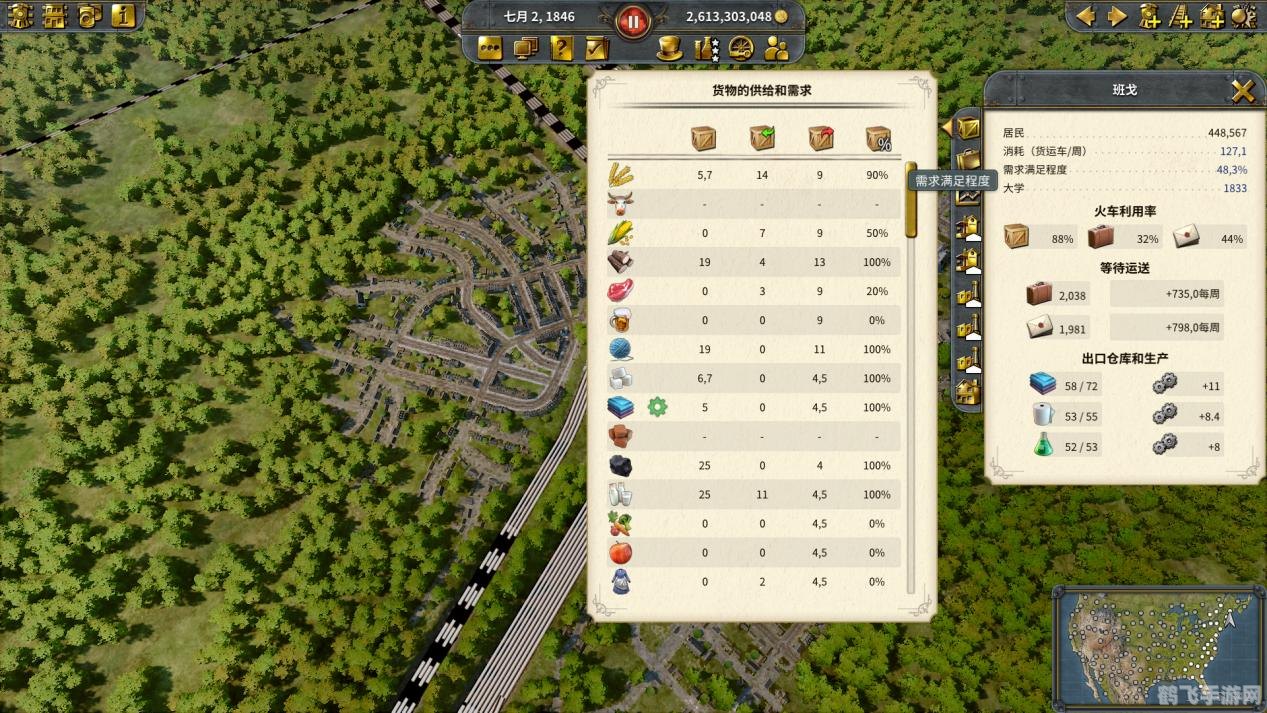Open the wheel and key icon
The image size is (1267, 713).
741,48
